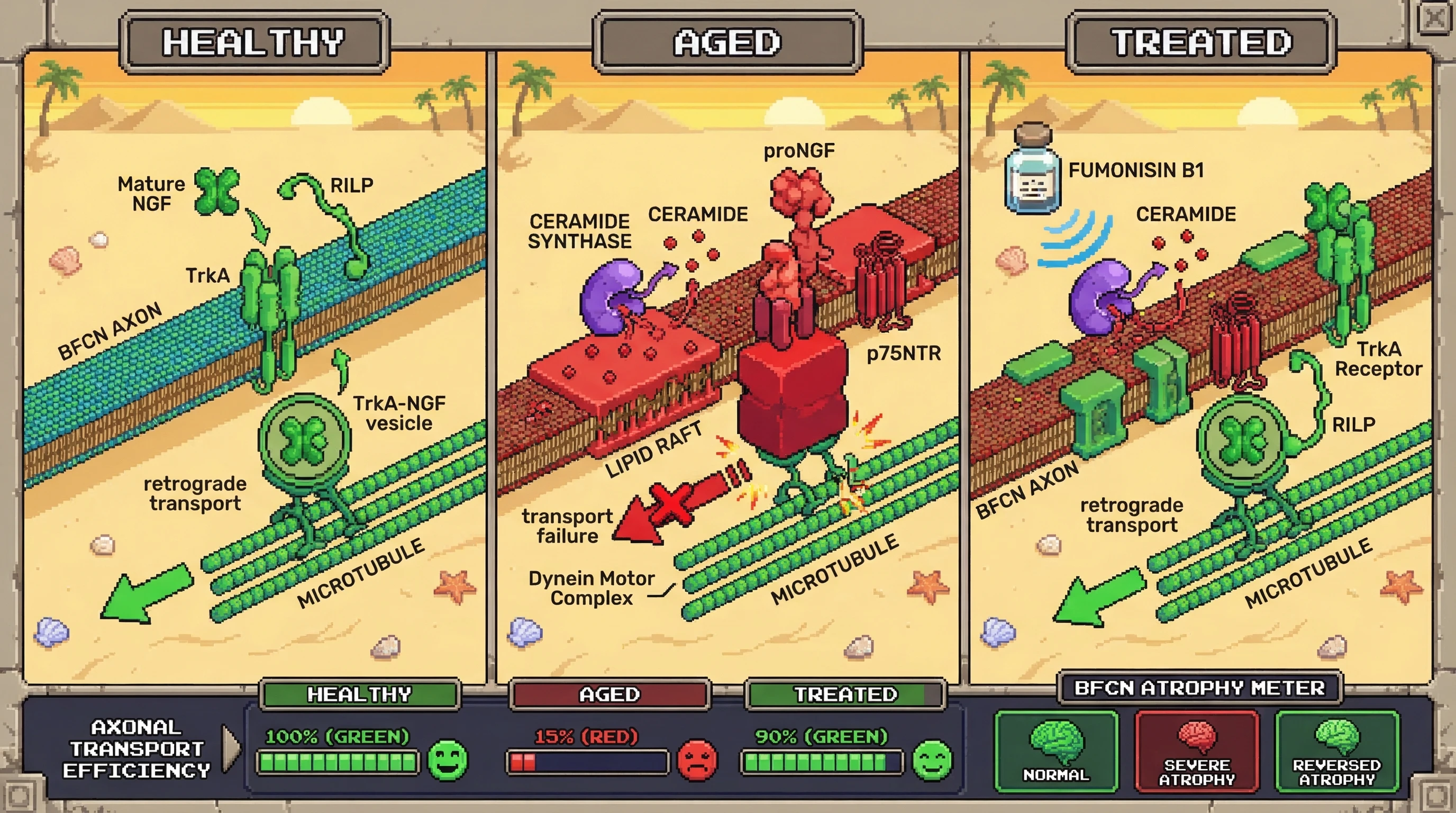The width and height of the screenshot is (1456, 813).
Task: Close the window with the X button
Action: coord(1434,18)
